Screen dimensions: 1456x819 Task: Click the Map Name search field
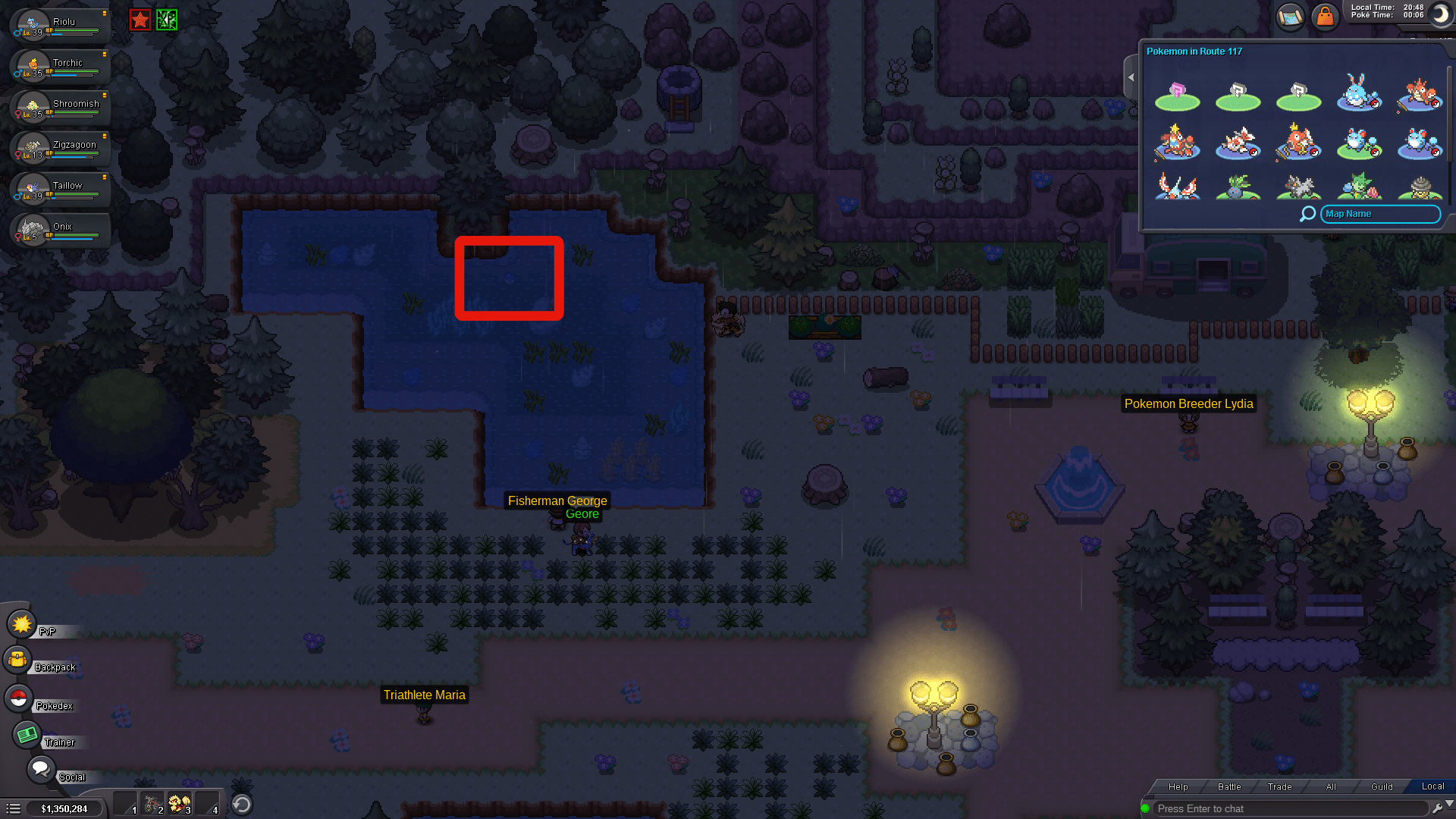[x=1379, y=214]
